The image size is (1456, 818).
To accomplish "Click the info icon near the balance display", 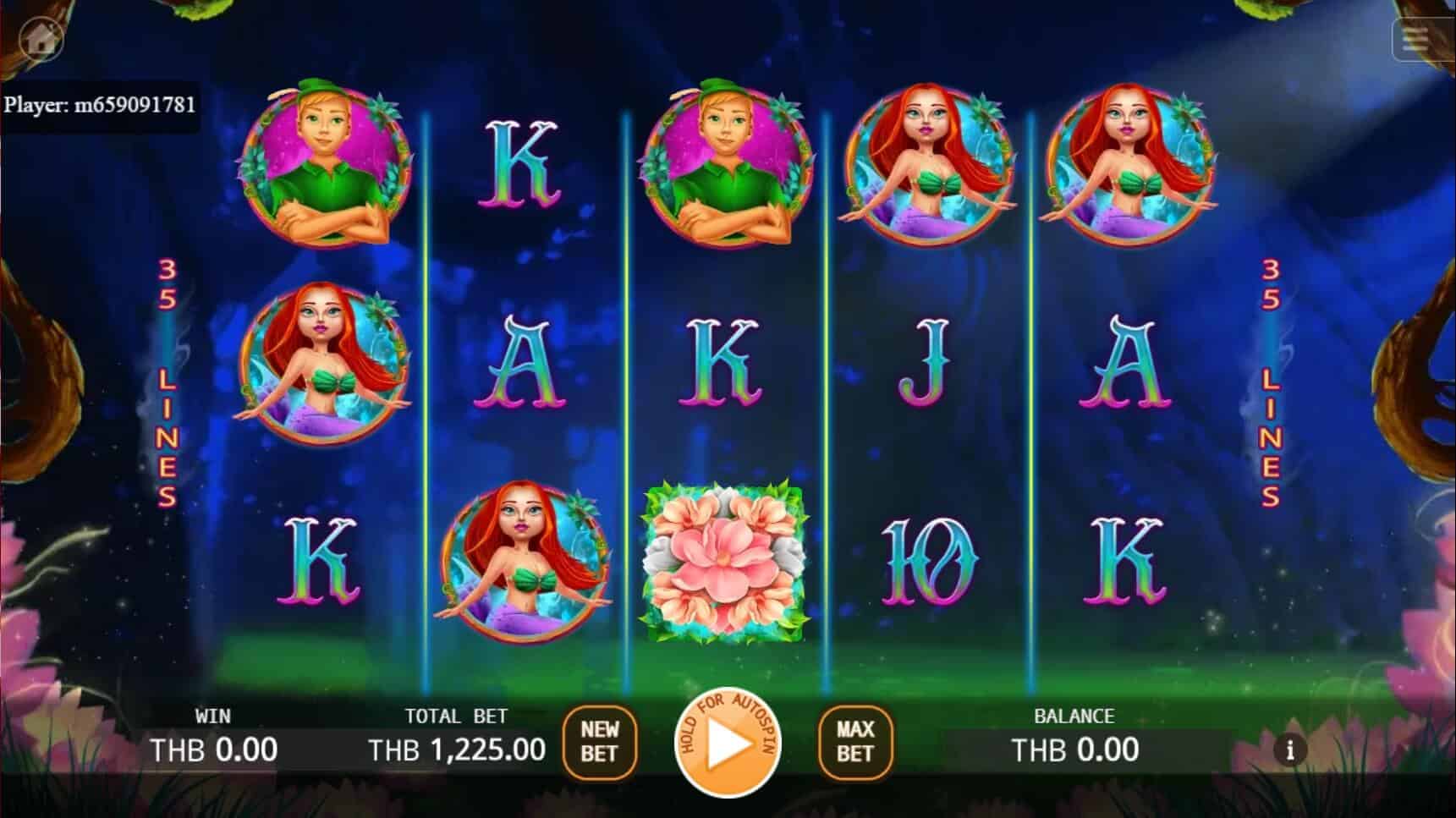I will 1289,750.
